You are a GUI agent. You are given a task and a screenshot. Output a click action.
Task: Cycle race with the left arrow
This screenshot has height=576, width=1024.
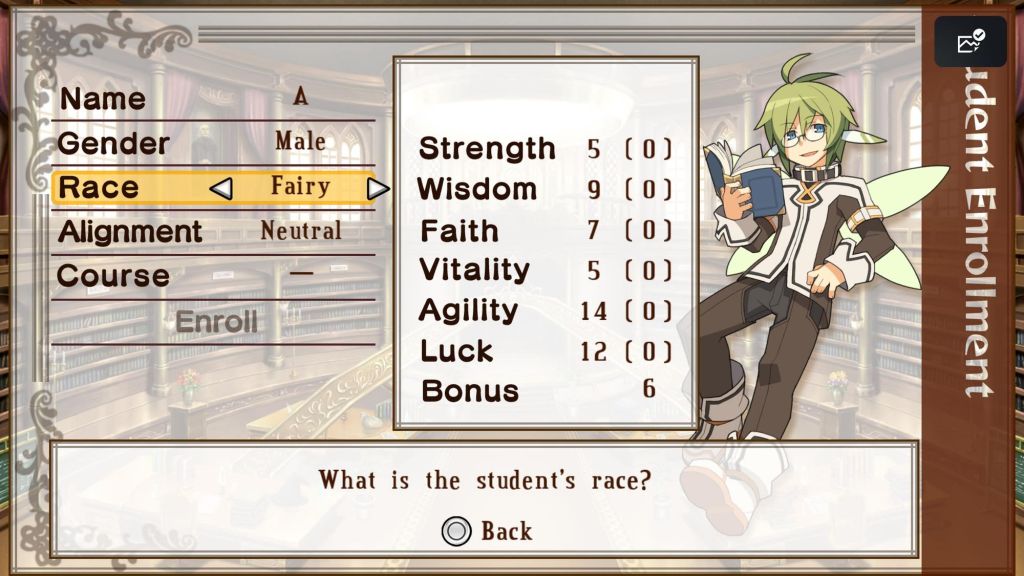[x=221, y=187]
